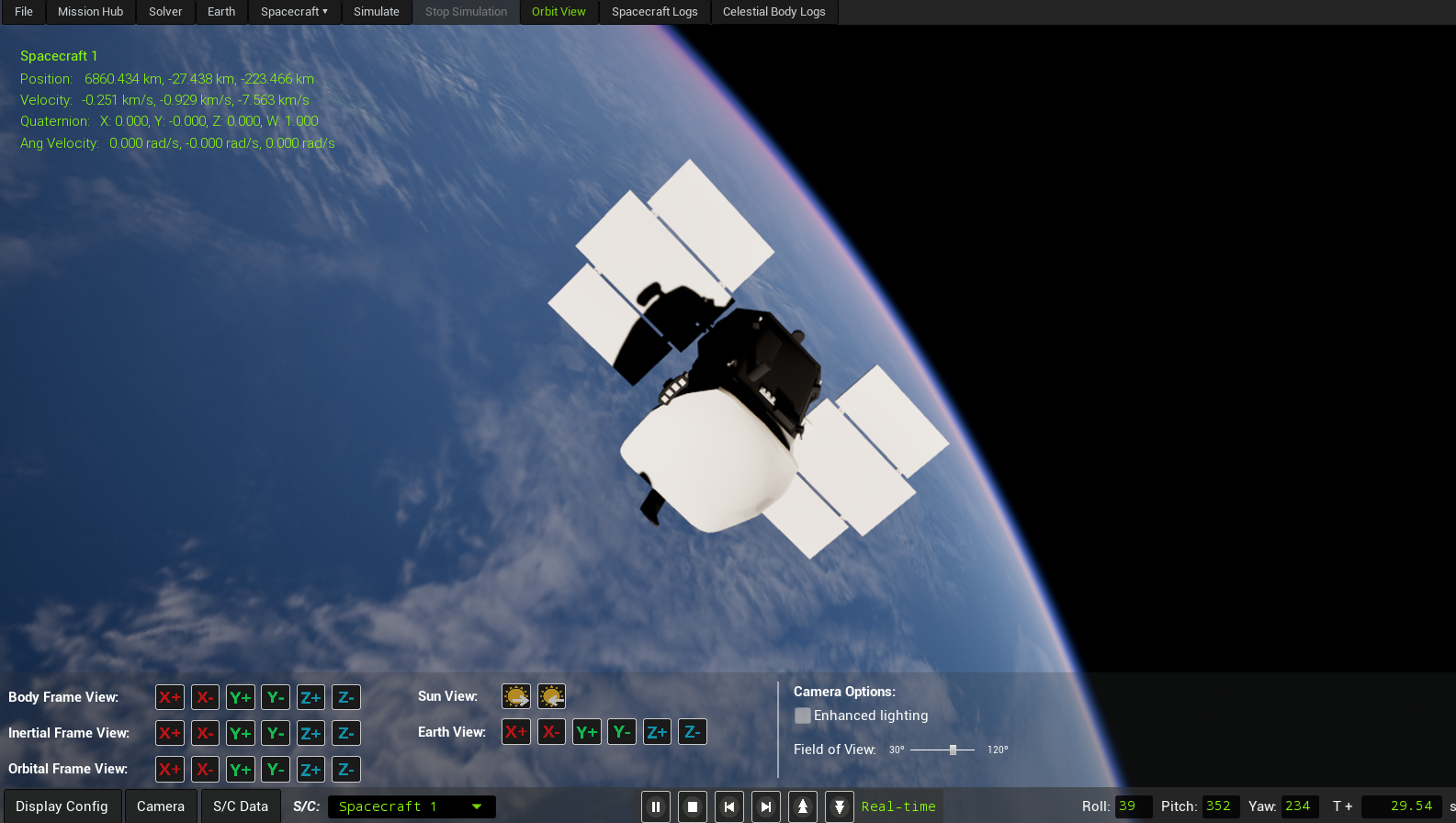
Task: Open the Spacecraft menu dropdown
Action: pos(293,12)
